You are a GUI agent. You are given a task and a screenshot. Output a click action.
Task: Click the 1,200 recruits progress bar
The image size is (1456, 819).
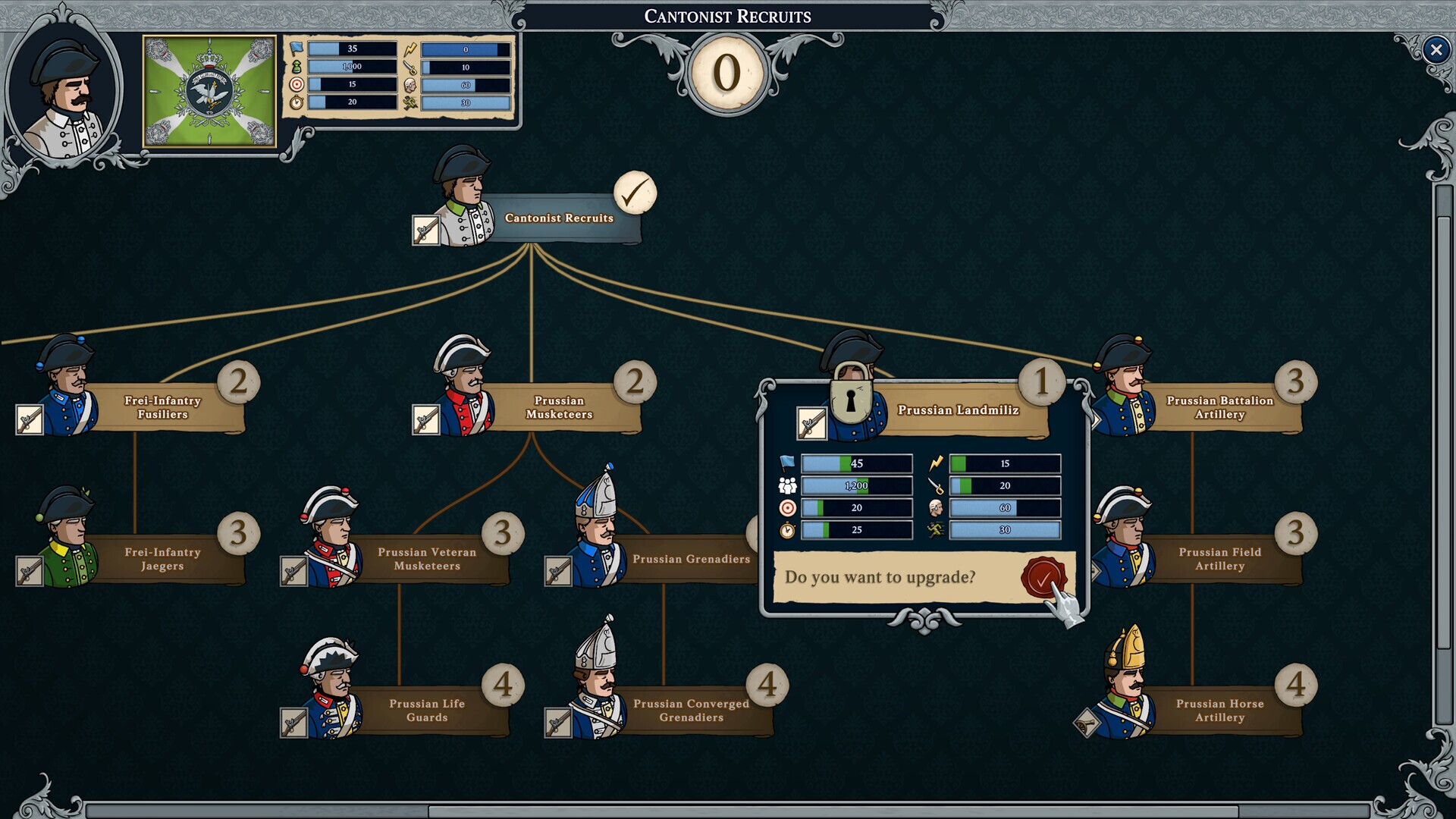coord(857,485)
